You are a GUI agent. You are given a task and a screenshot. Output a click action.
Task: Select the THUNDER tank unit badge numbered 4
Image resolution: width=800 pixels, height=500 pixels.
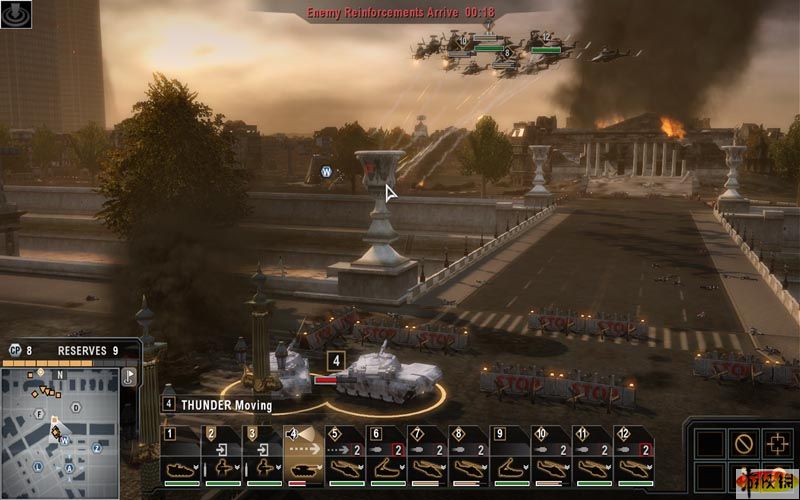[337, 360]
